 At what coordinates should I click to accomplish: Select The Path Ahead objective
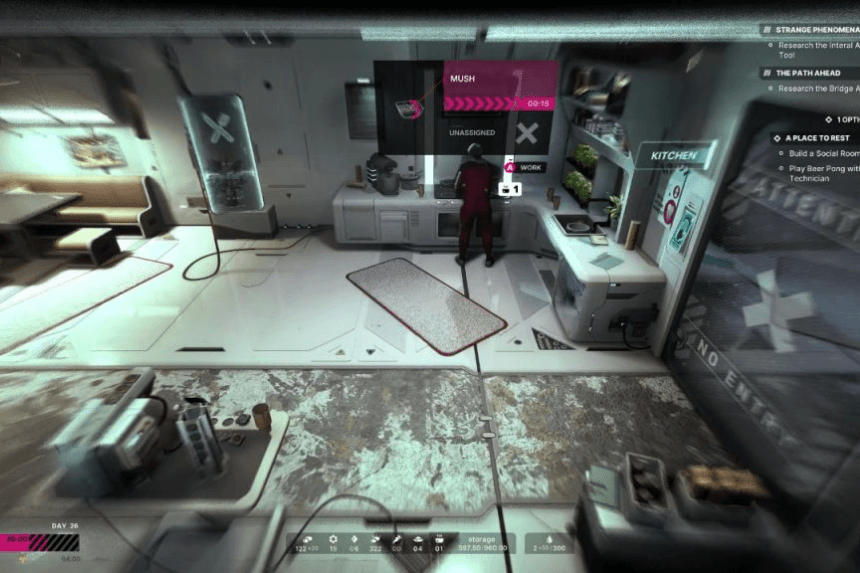[x=807, y=72]
